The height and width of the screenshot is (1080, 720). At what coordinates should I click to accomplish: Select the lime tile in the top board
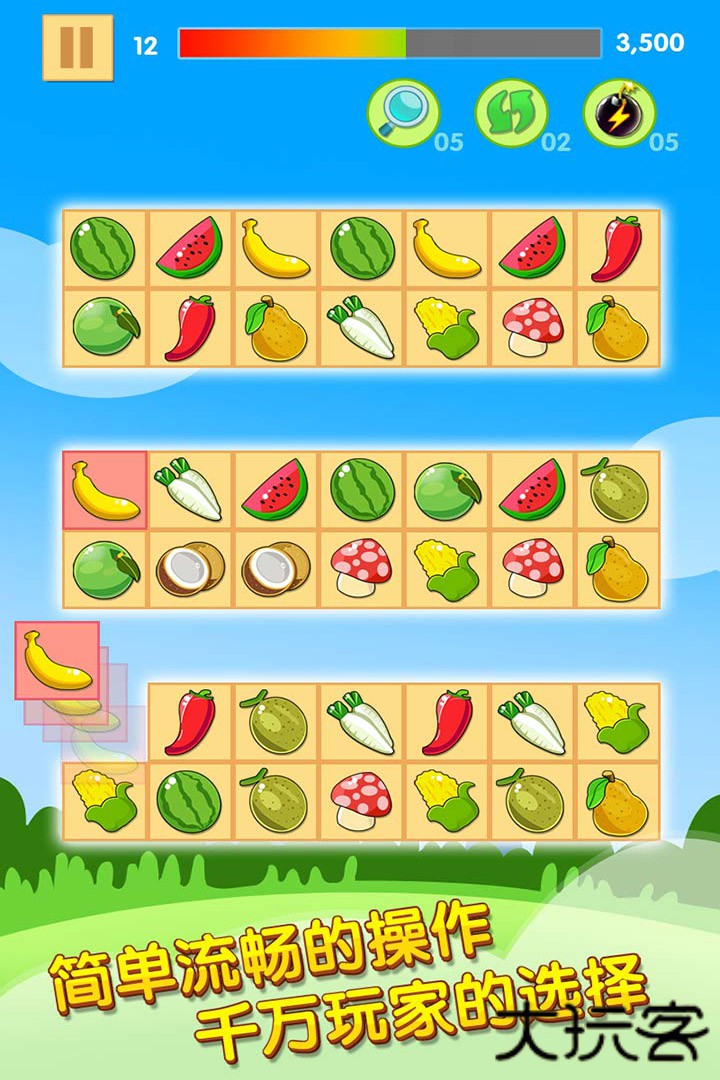105,327
